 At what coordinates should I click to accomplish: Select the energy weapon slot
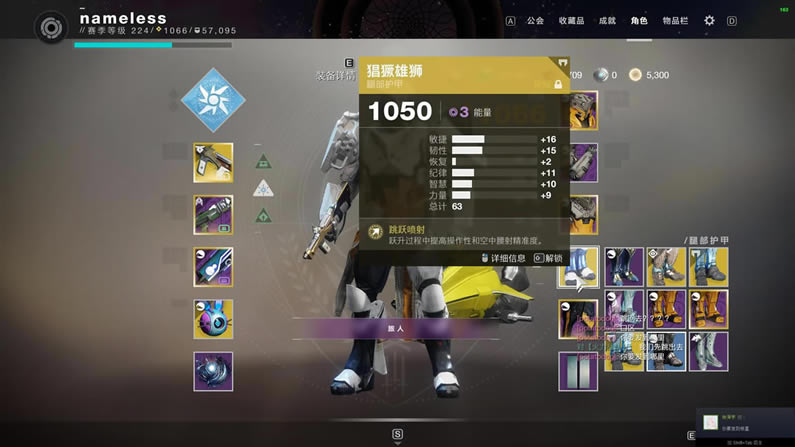(213, 215)
